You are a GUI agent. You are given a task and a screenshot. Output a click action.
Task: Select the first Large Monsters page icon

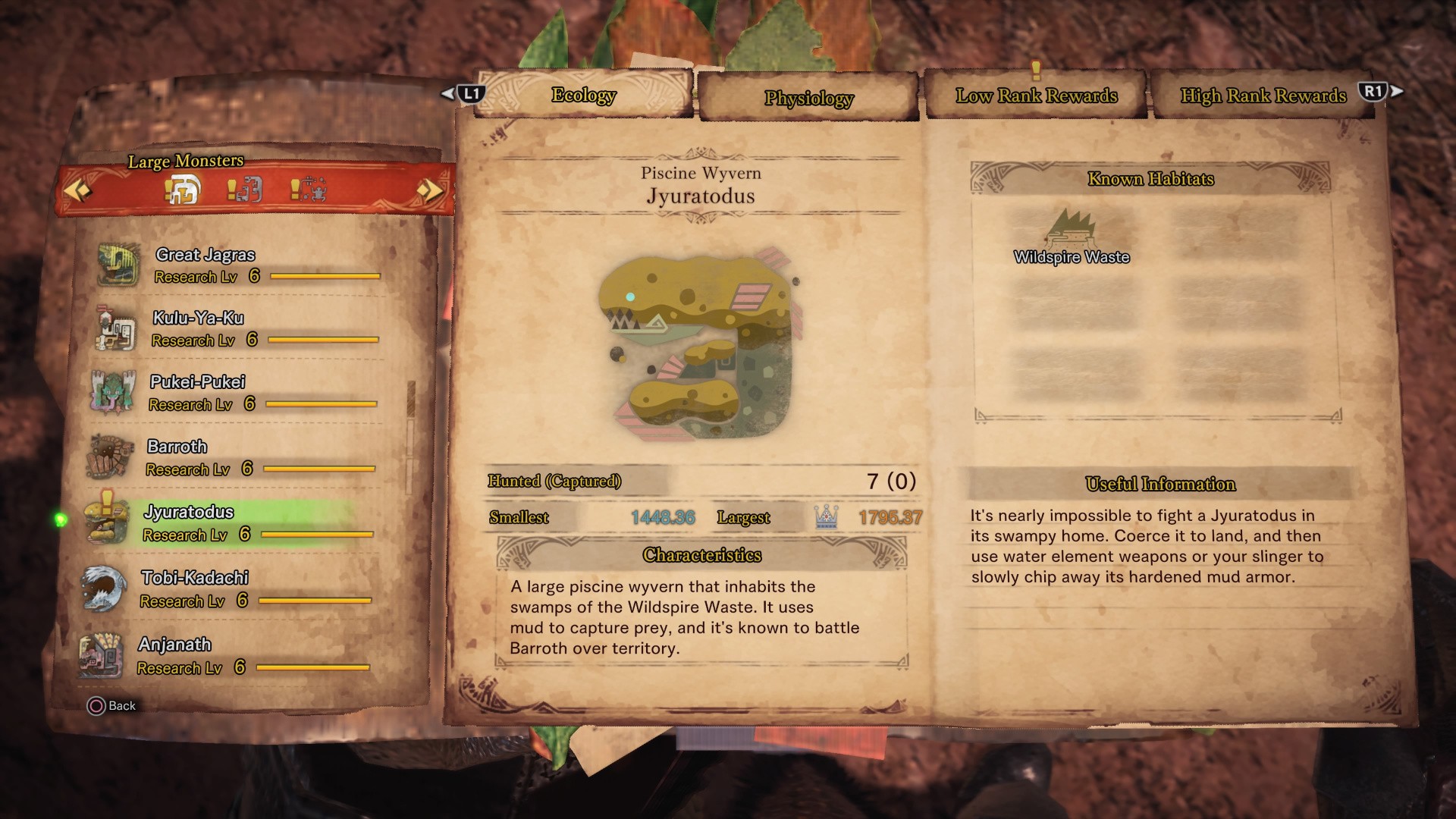pos(183,190)
